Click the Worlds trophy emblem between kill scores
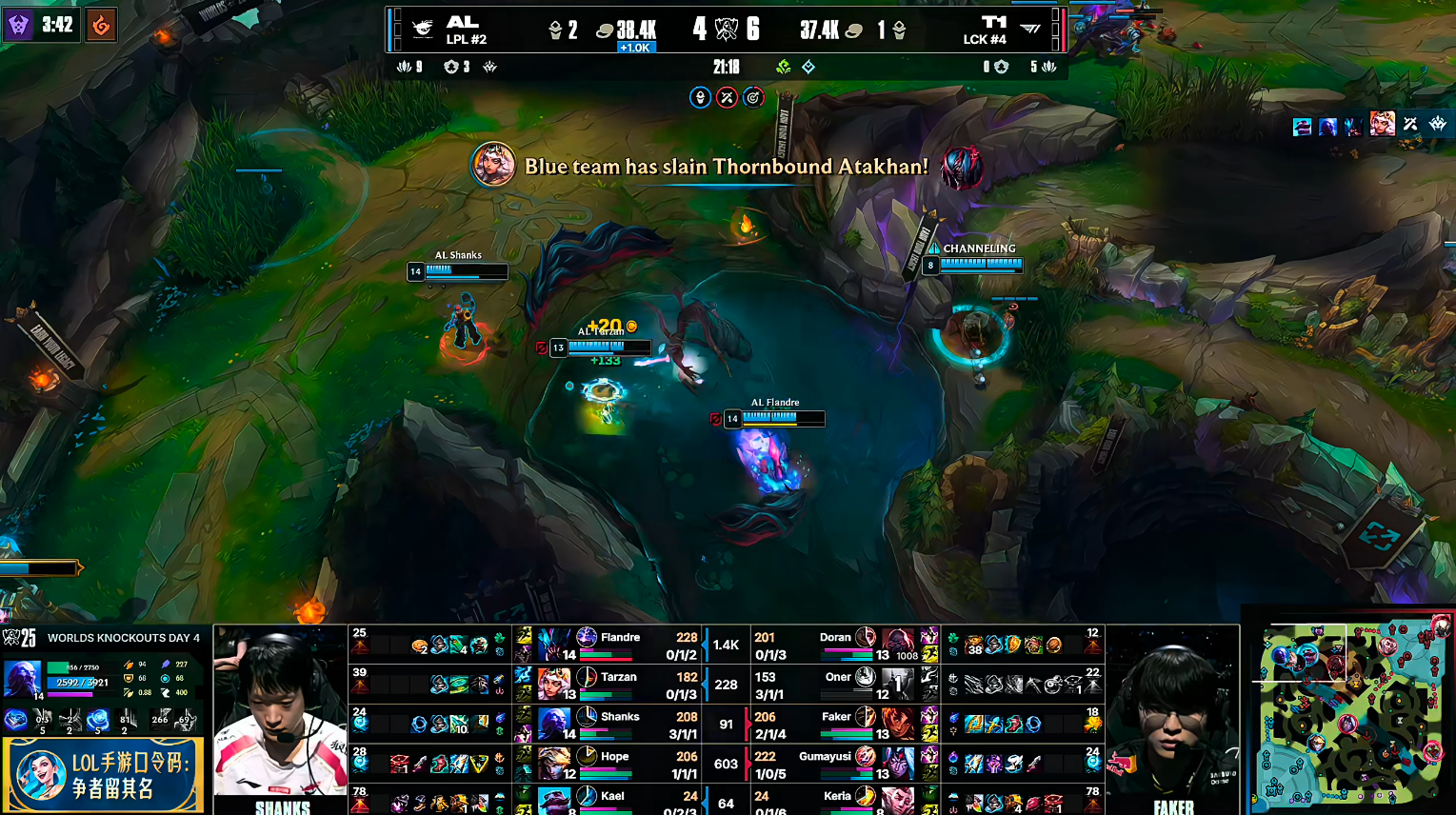This screenshot has width=1456, height=815. 727,30
